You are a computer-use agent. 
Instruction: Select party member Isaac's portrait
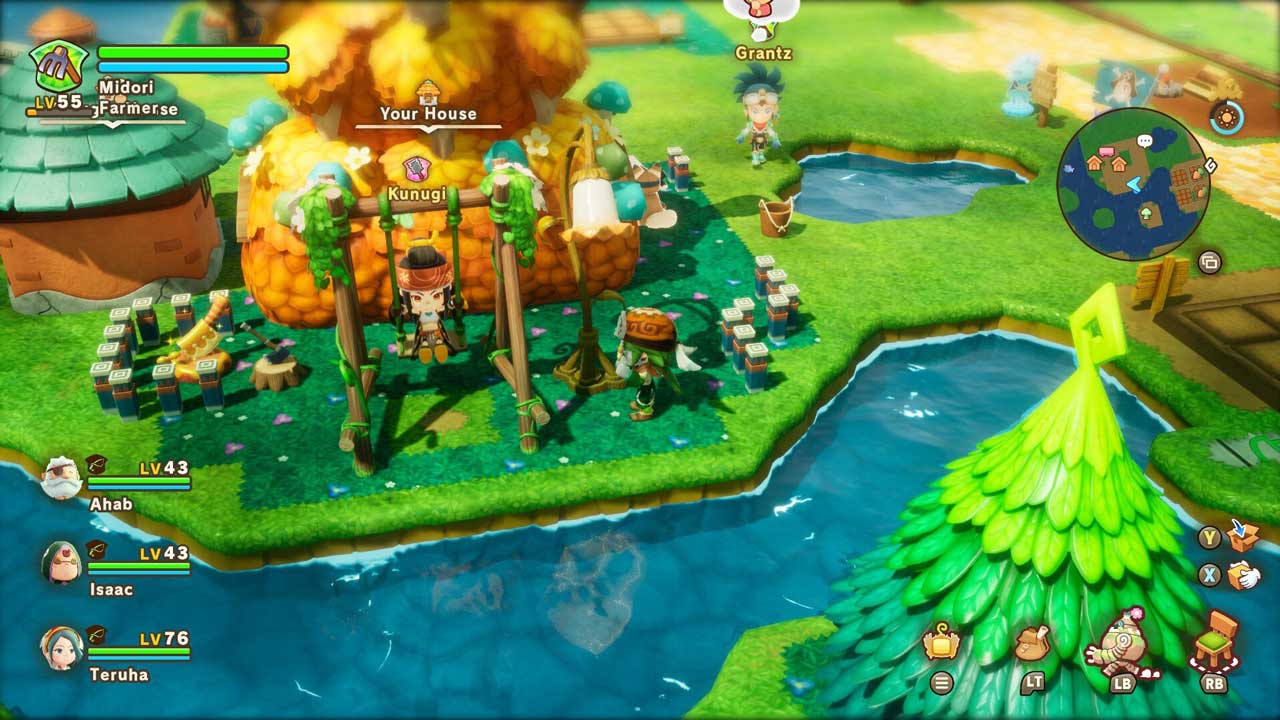click(61, 563)
